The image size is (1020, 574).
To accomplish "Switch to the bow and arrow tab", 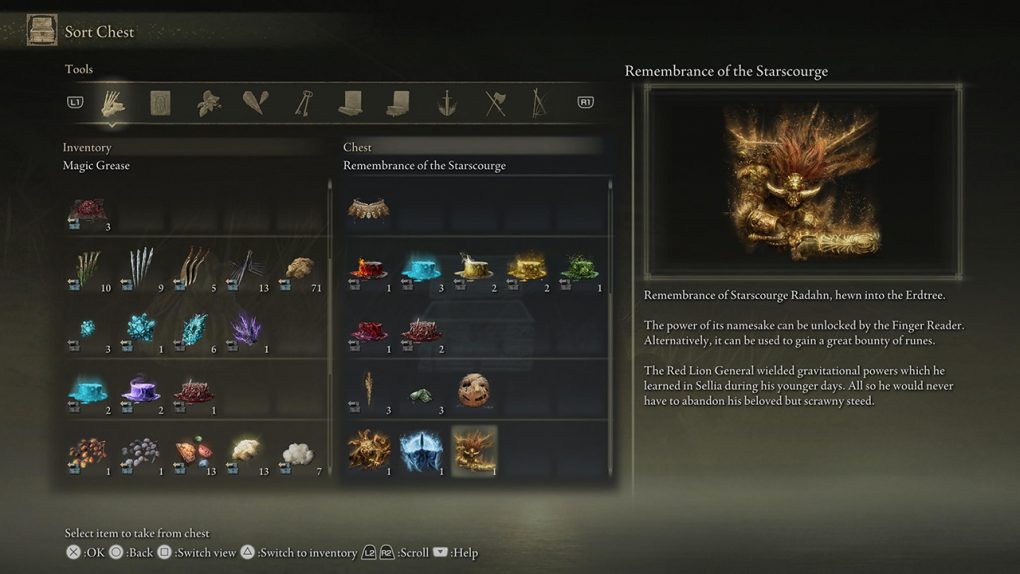I will tap(540, 102).
